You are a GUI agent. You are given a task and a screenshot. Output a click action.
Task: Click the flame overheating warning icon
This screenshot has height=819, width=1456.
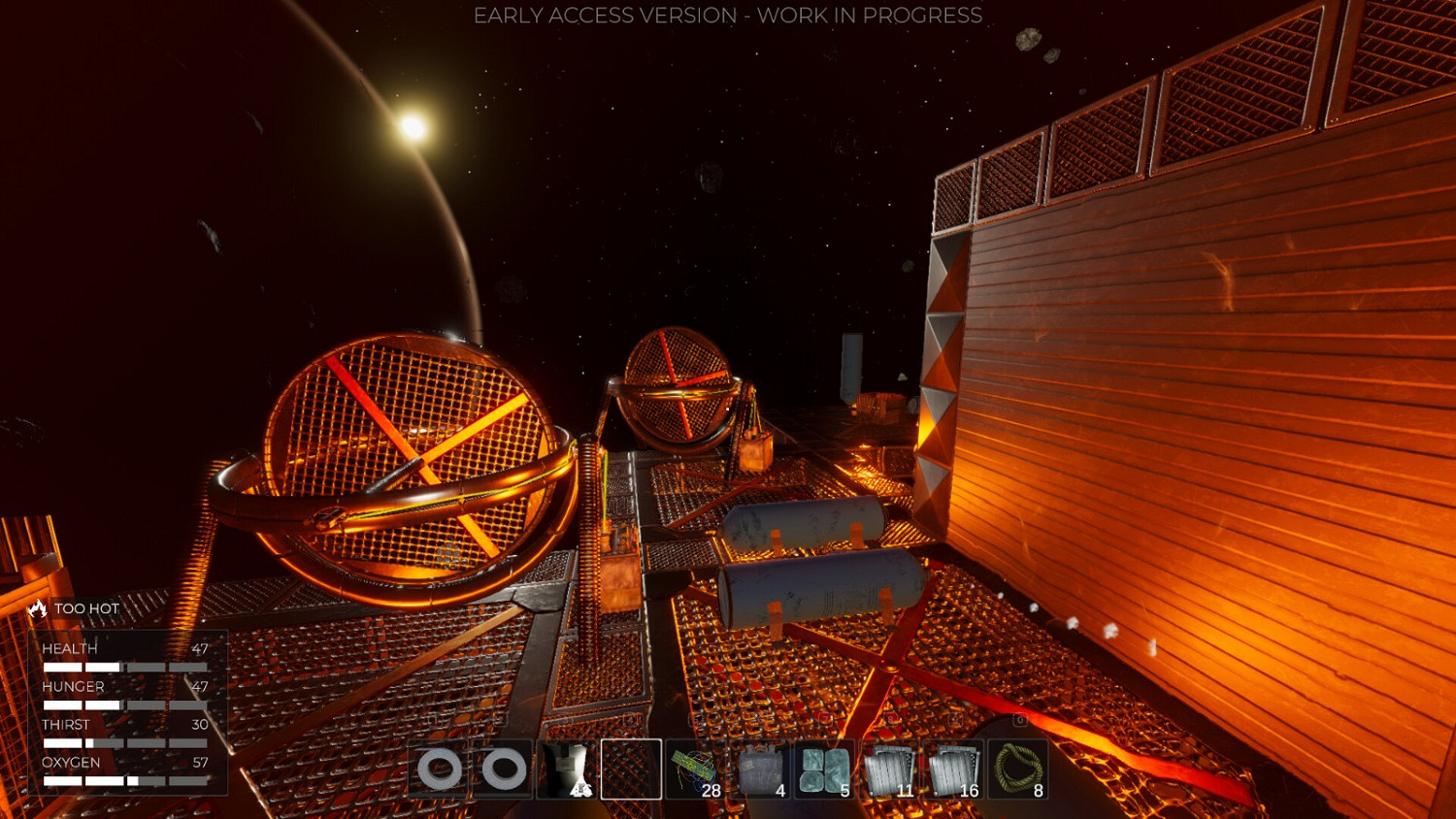[x=36, y=608]
